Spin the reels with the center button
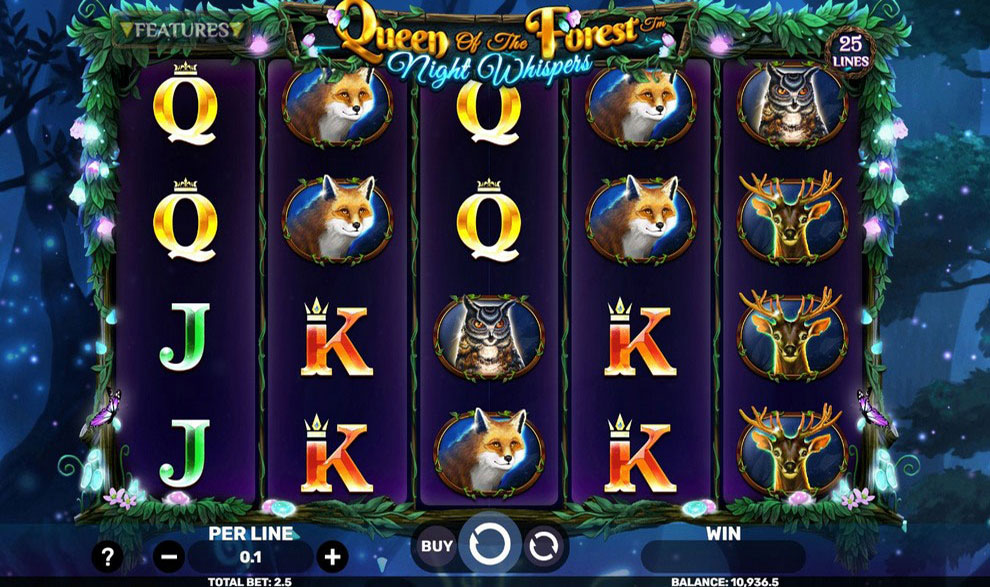 pyautogui.click(x=490, y=545)
